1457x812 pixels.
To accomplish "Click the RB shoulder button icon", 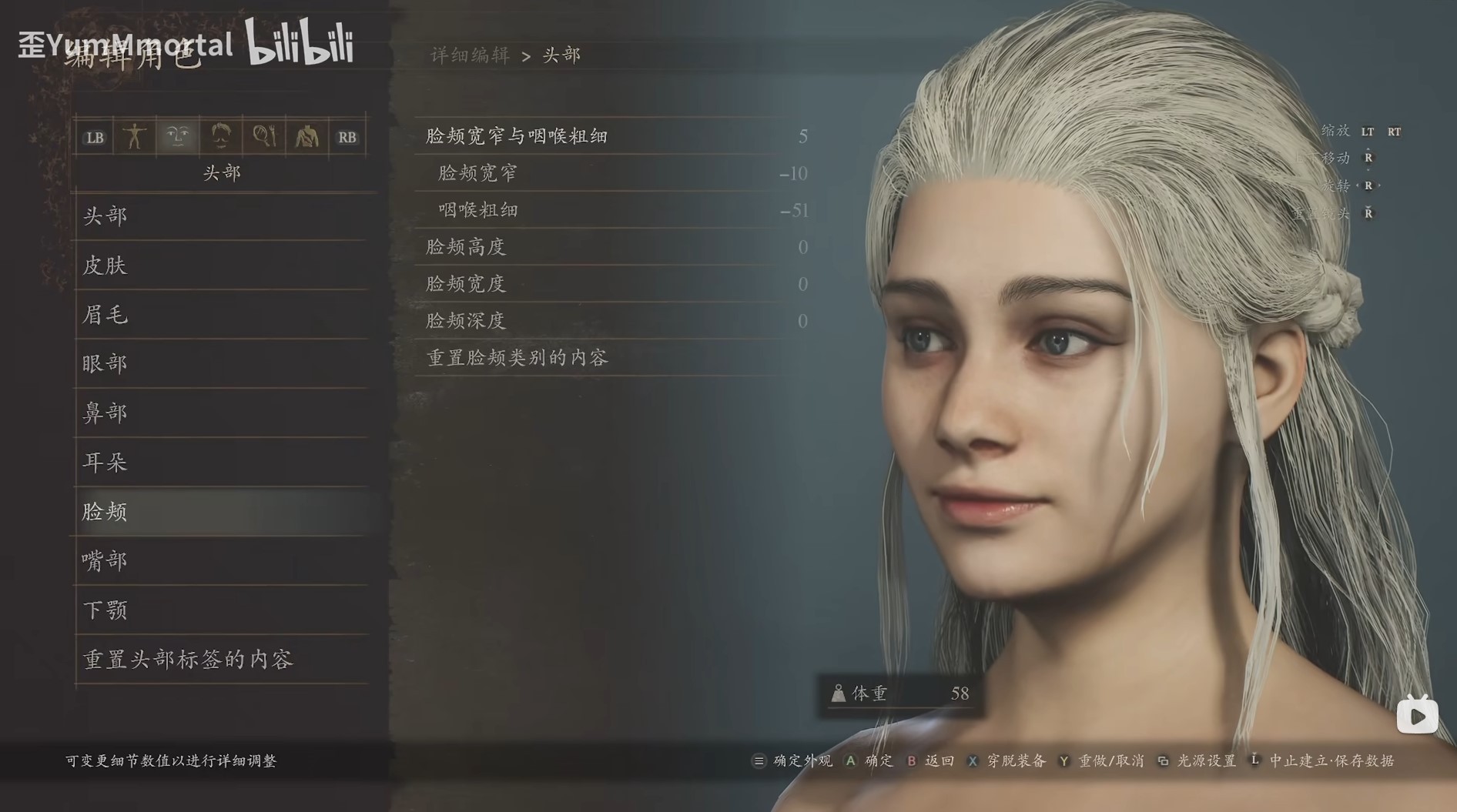I will click(347, 137).
